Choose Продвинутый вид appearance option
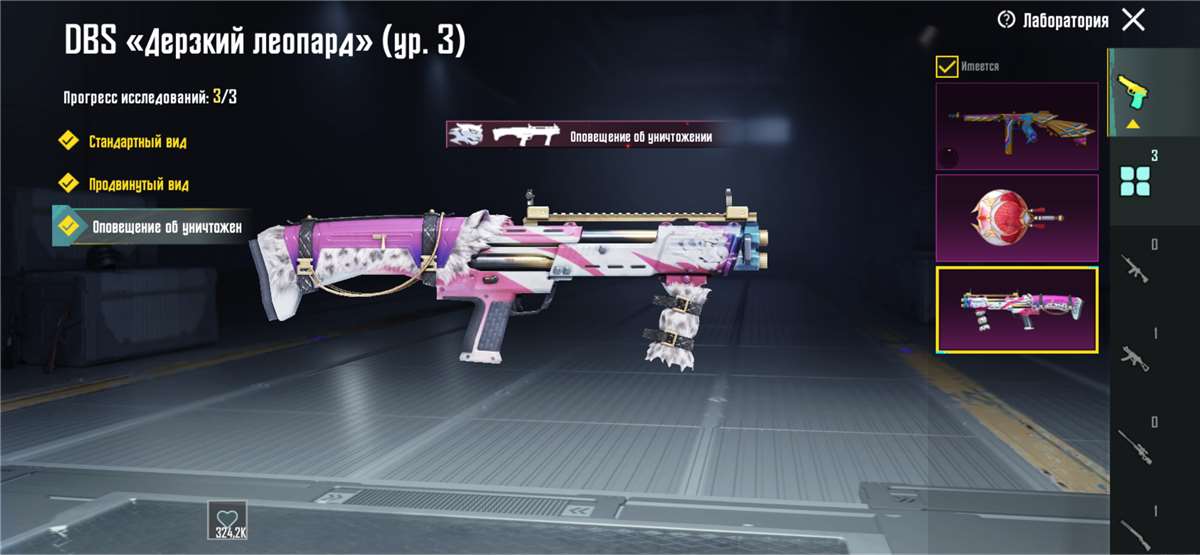Image resolution: width=1200 pixels, height=555 pixels. coord(136,184)
